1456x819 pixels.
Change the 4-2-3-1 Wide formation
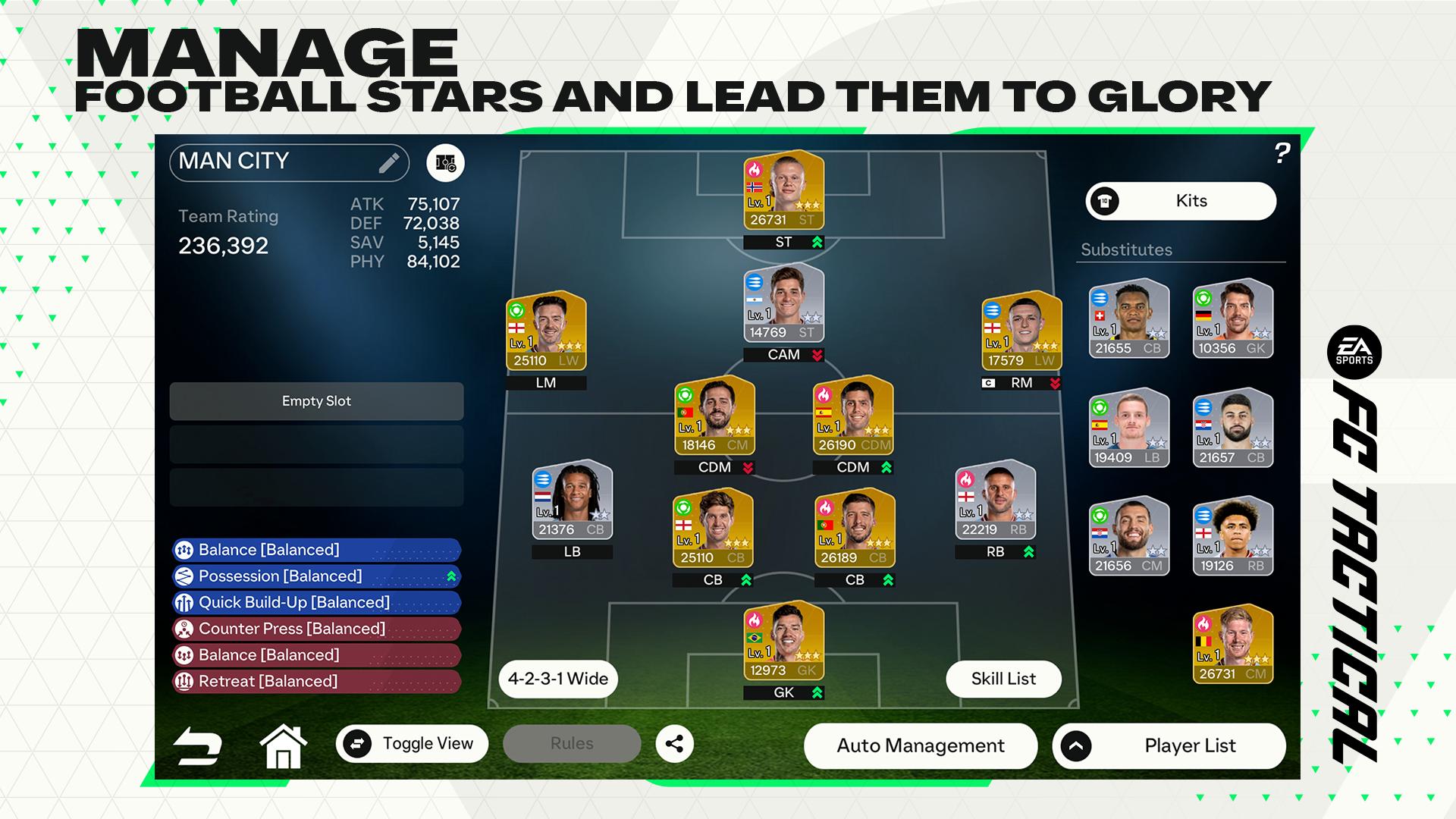point(557,679)
